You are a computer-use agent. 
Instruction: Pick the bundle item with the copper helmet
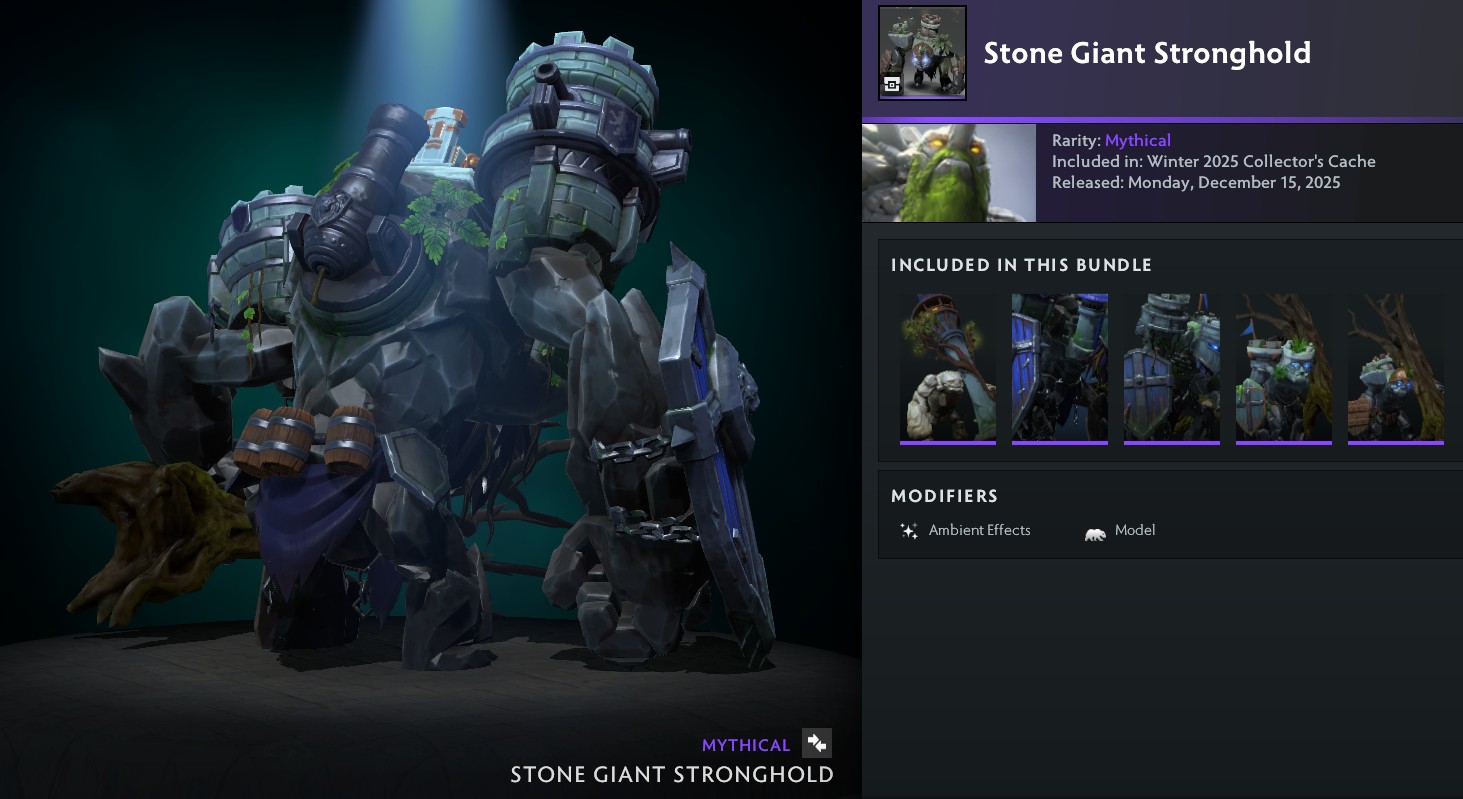1395,368
